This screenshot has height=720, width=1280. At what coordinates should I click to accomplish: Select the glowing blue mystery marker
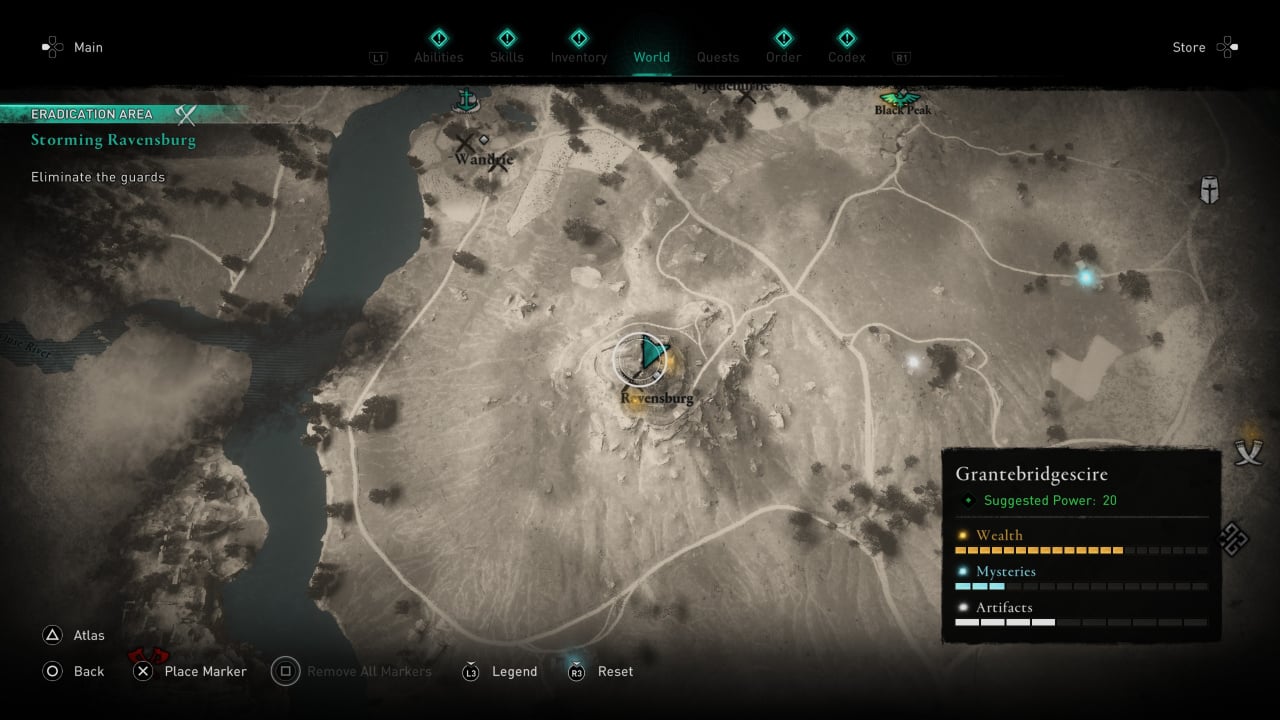tap(1085, 277)
